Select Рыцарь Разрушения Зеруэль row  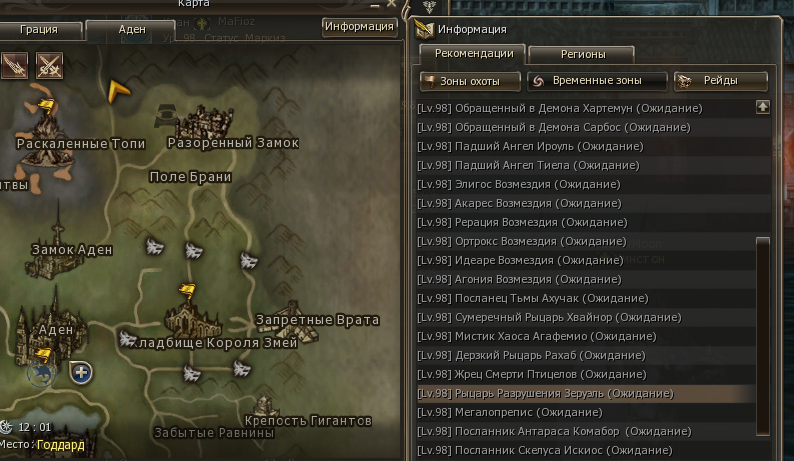coord(545,394)
